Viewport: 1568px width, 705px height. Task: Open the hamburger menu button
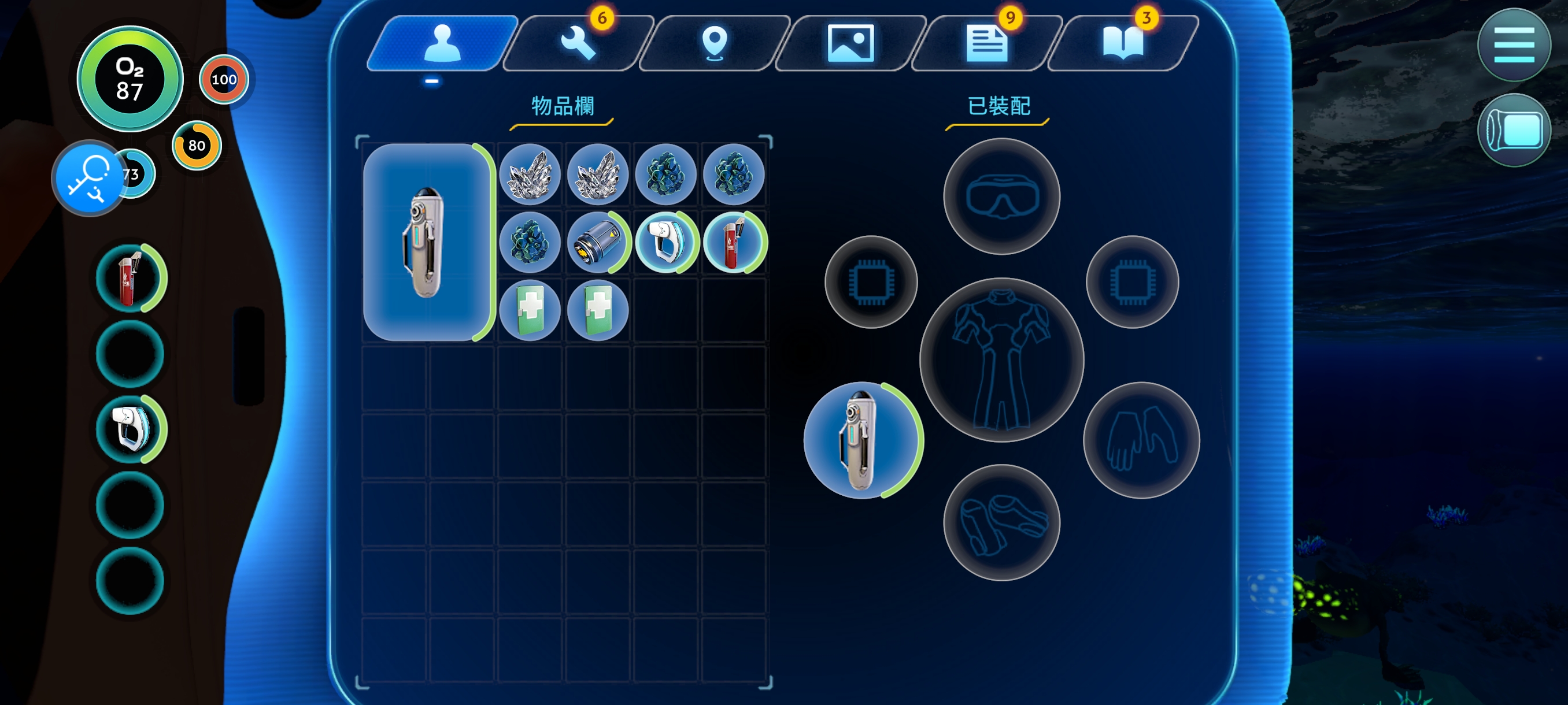(1513, 45)
